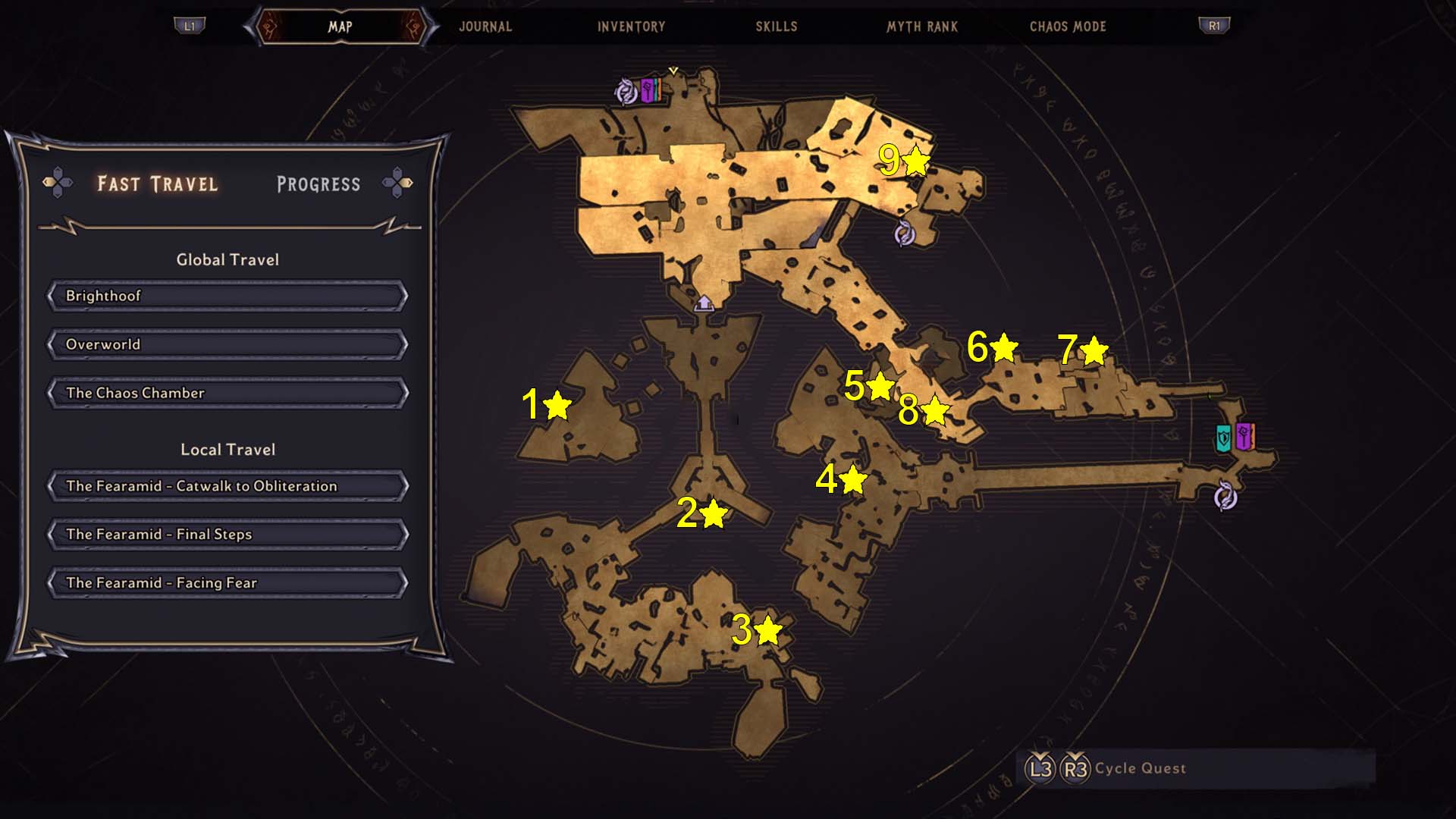Travel to the Overworld
This screenshot has width=1456, height=819.
226,344
